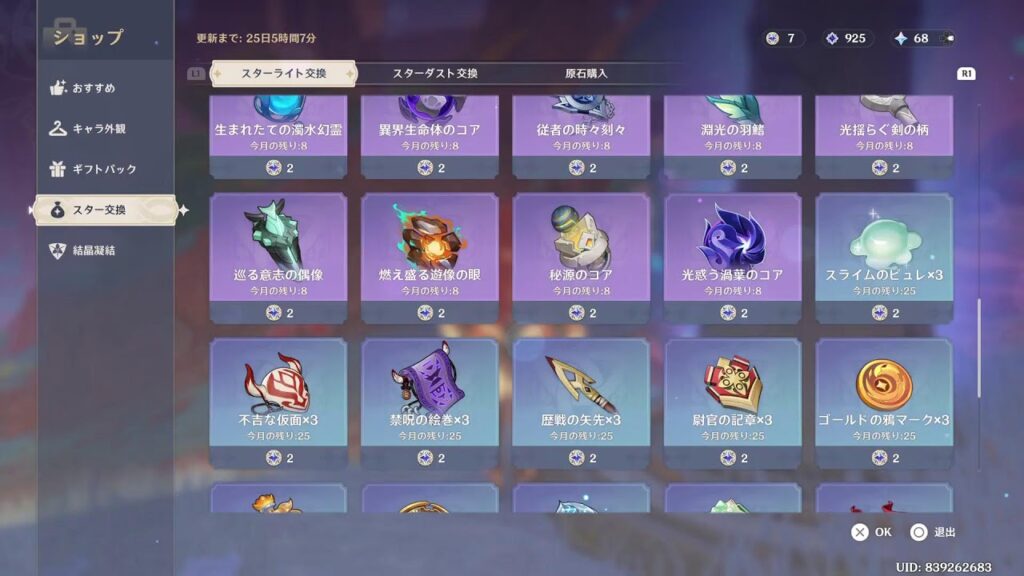The height and width of the screenshot is (576, 1024).
Task: Switch to the スターライト交換 tab
Action: [x=283, y=73]
